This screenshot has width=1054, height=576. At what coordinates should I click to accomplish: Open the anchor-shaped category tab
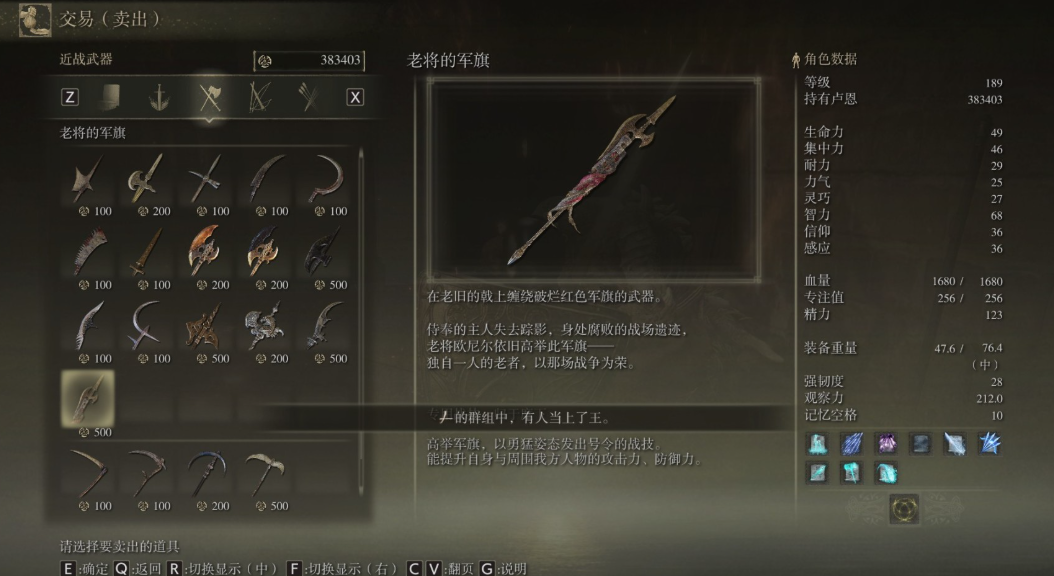click(x=159, y=97)
